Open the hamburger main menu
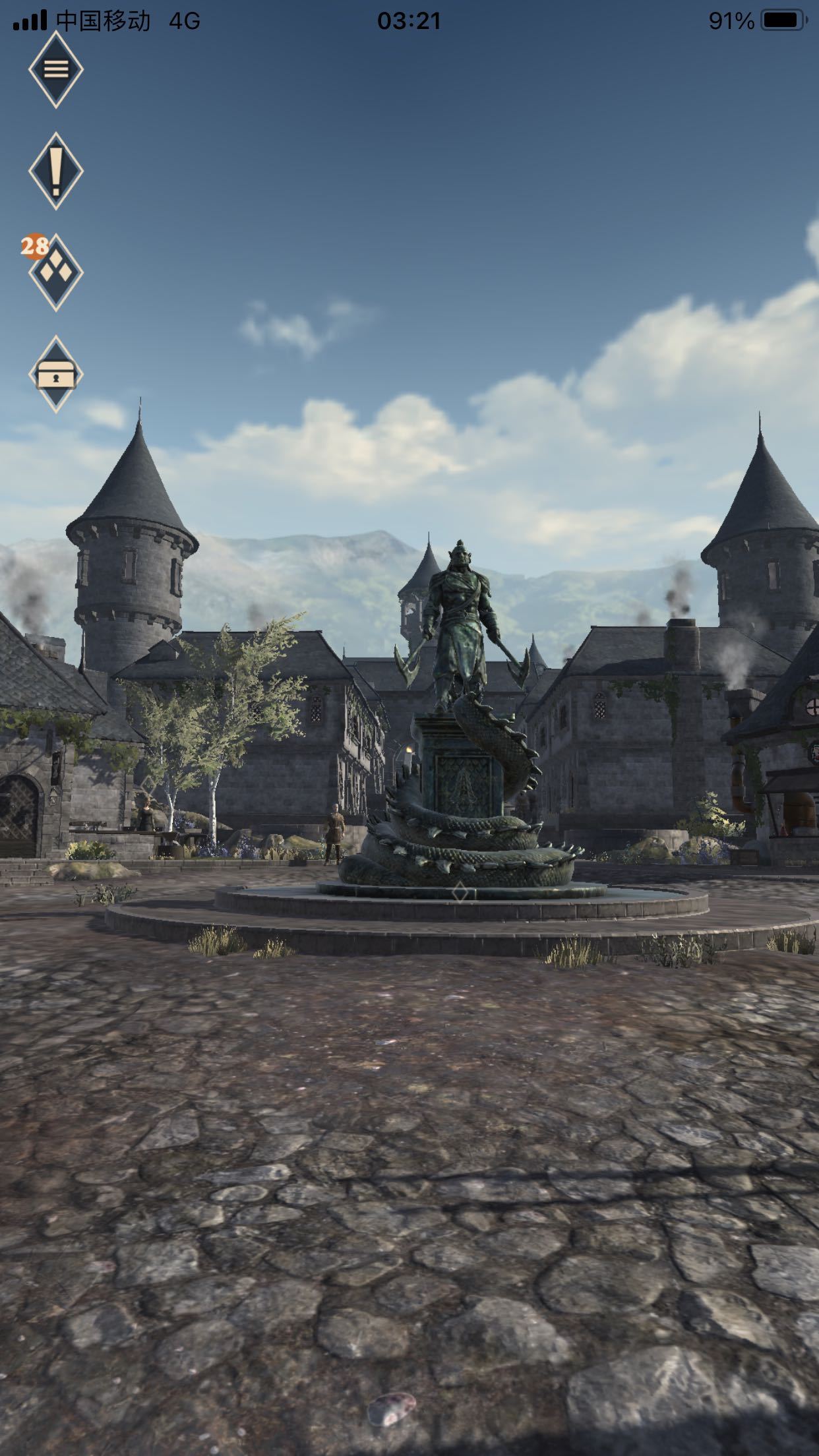The width and height of the screenshot is (819, 1456). [x=56, y=69]
